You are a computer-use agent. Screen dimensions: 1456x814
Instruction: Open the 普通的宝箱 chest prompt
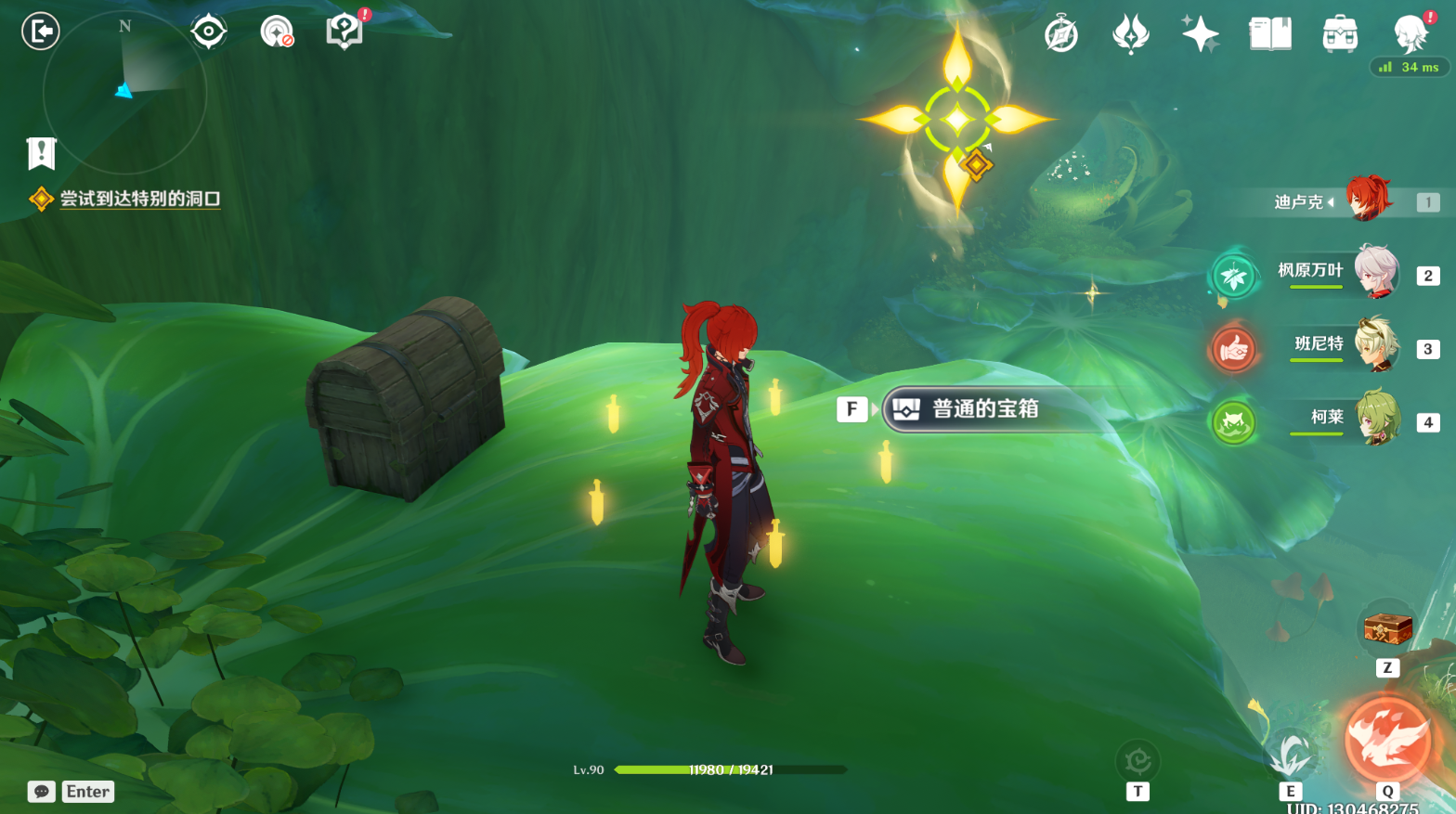984,409
